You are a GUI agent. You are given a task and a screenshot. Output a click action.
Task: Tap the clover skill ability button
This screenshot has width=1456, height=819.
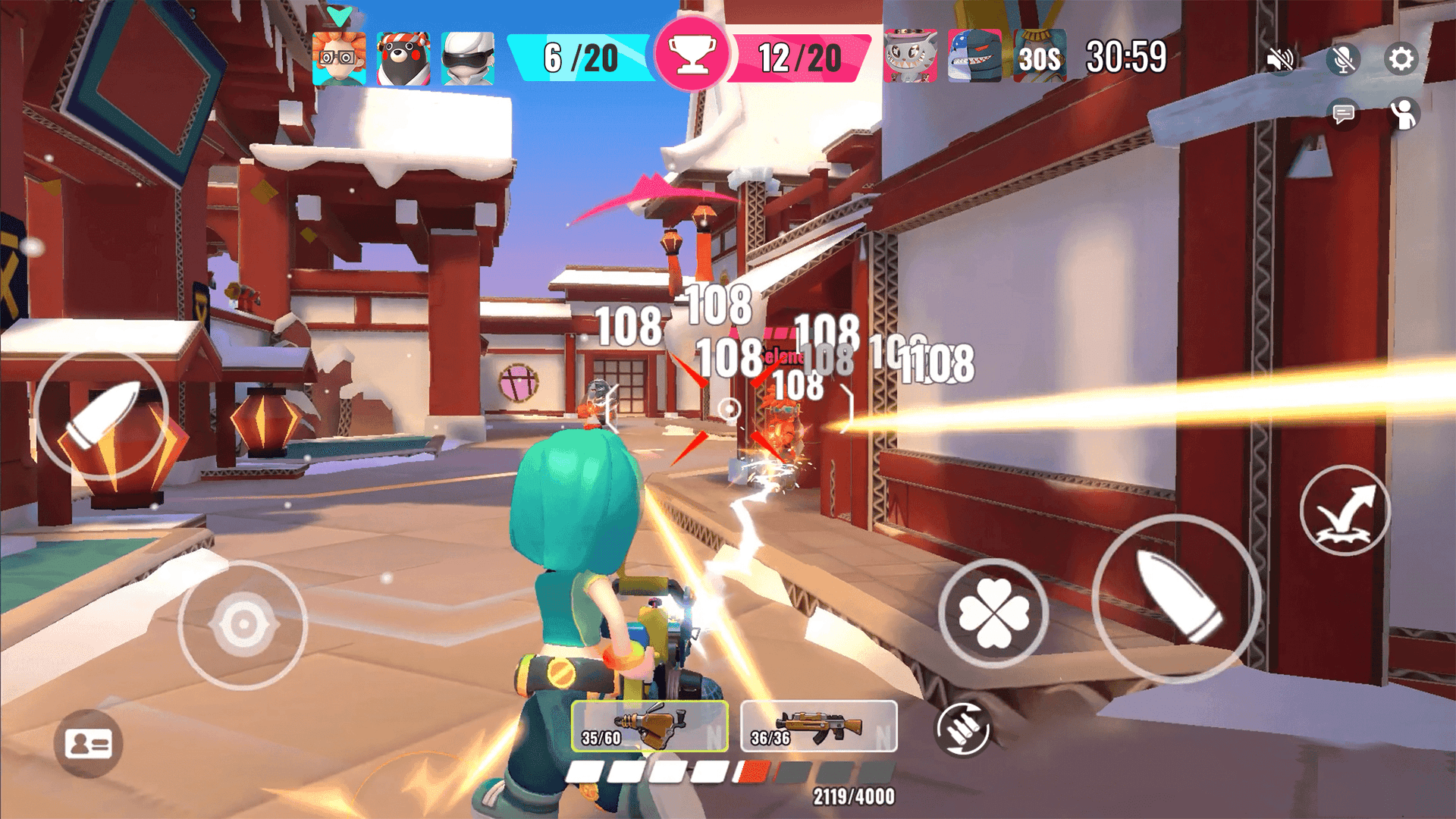point(993,614)
